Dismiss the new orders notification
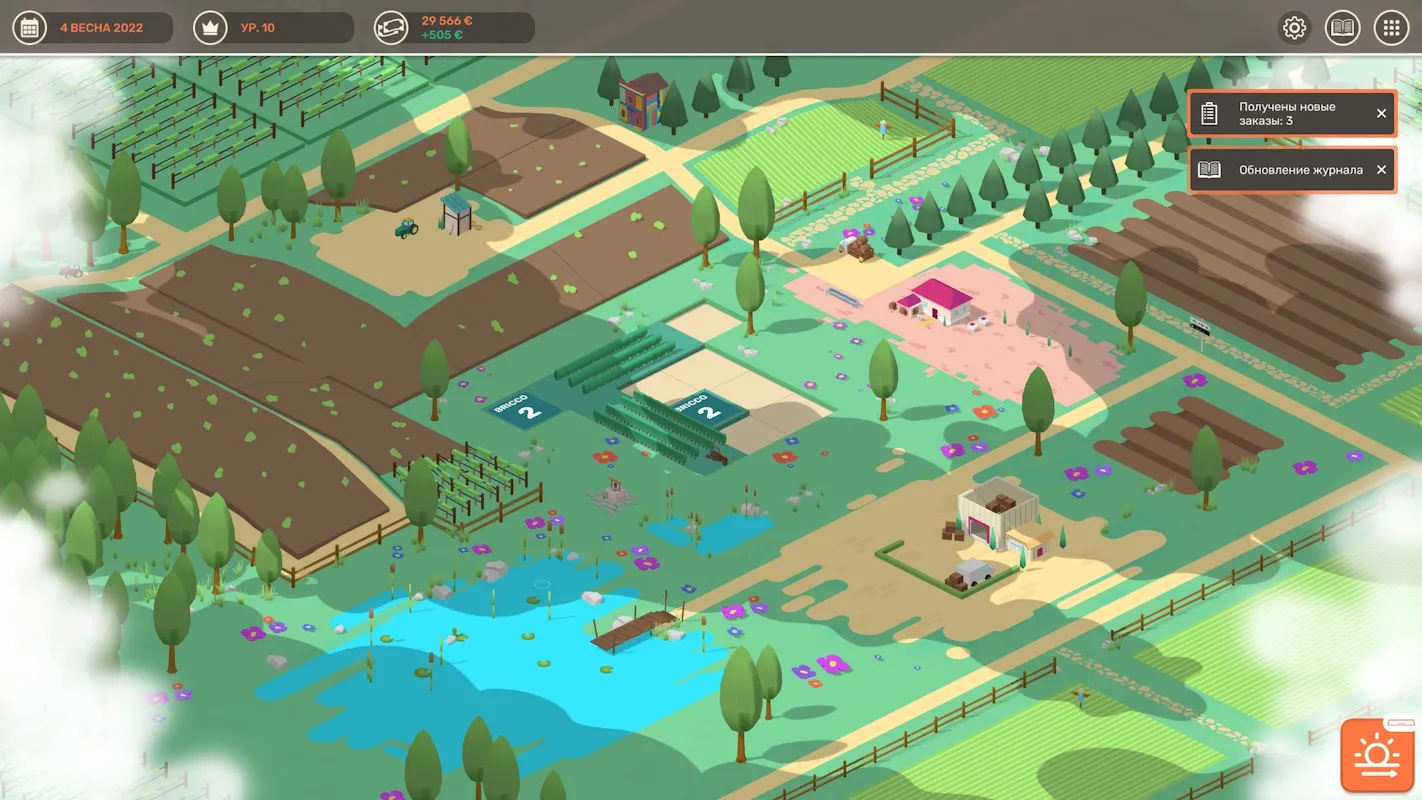Viewport: 1422px width, 800px height. point(1381,114)
